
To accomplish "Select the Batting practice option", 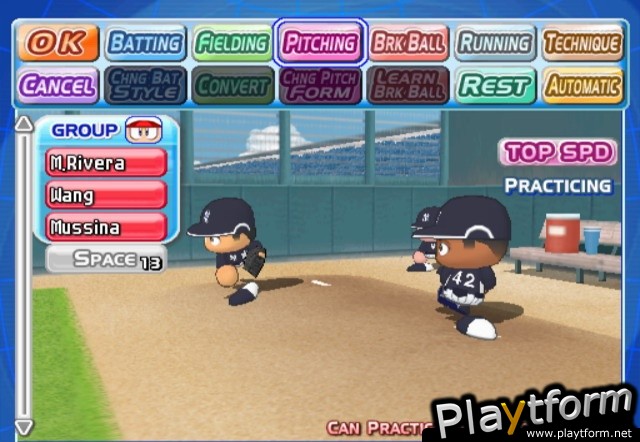I will [145, 43].
